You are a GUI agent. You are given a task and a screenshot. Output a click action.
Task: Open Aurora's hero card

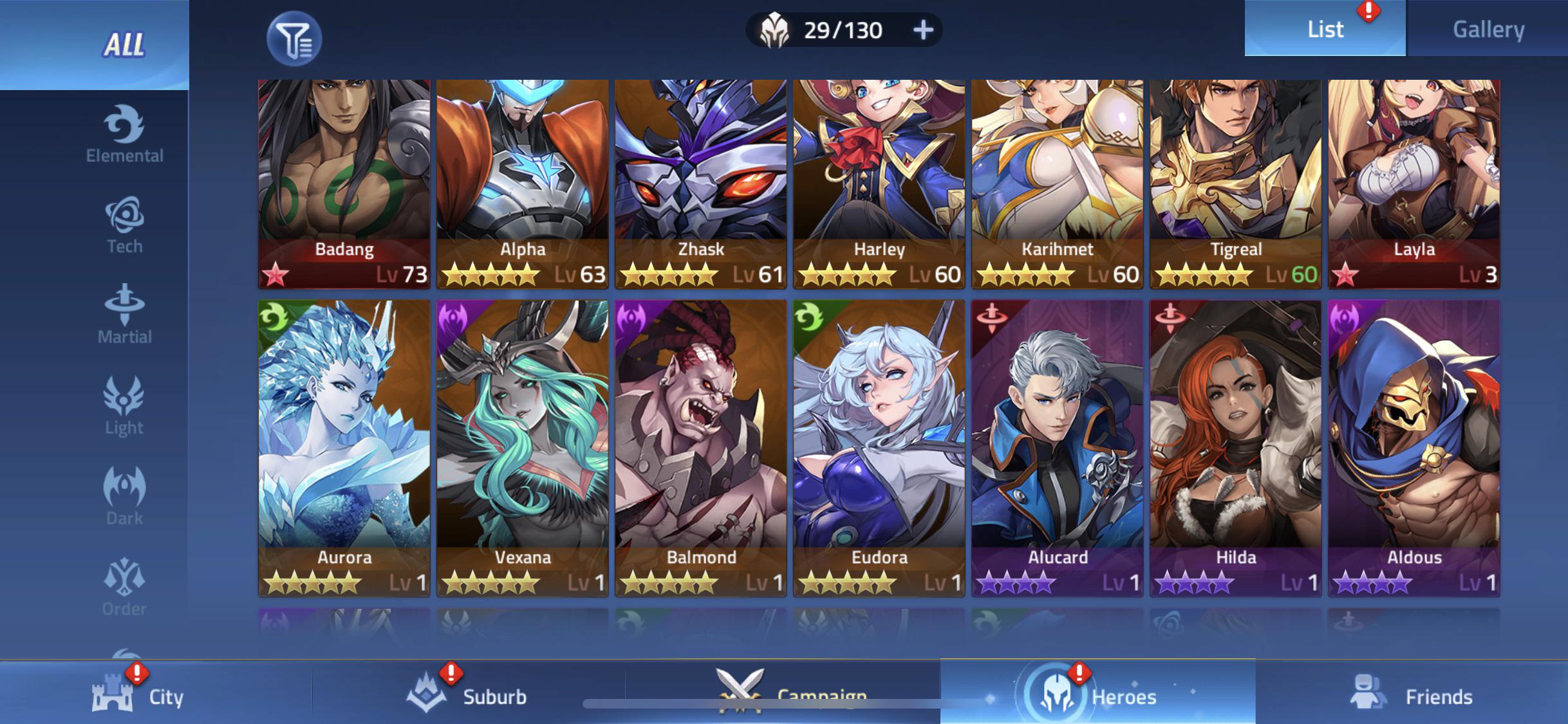coord(344,444)
